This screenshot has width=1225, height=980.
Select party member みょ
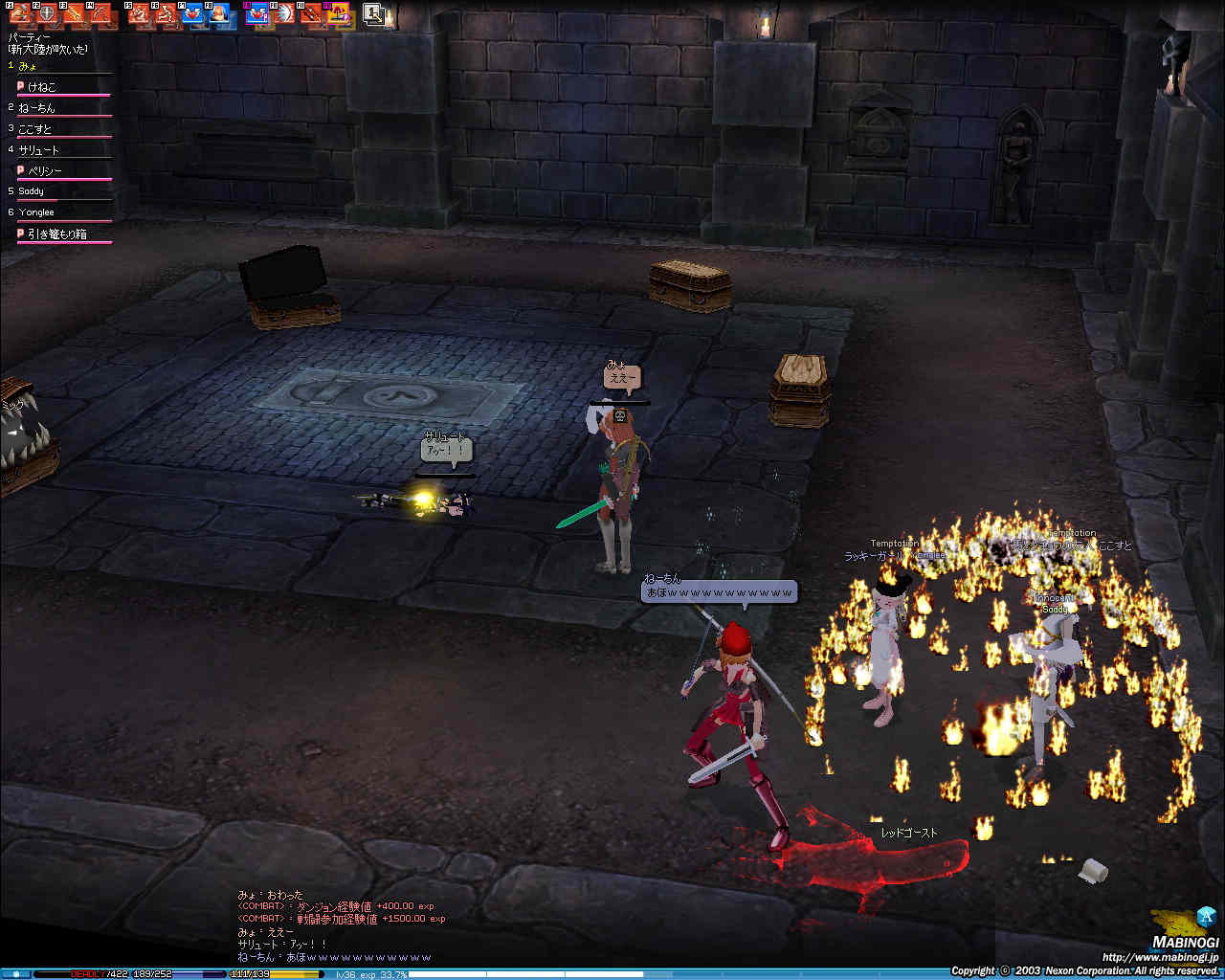point(28,66)
